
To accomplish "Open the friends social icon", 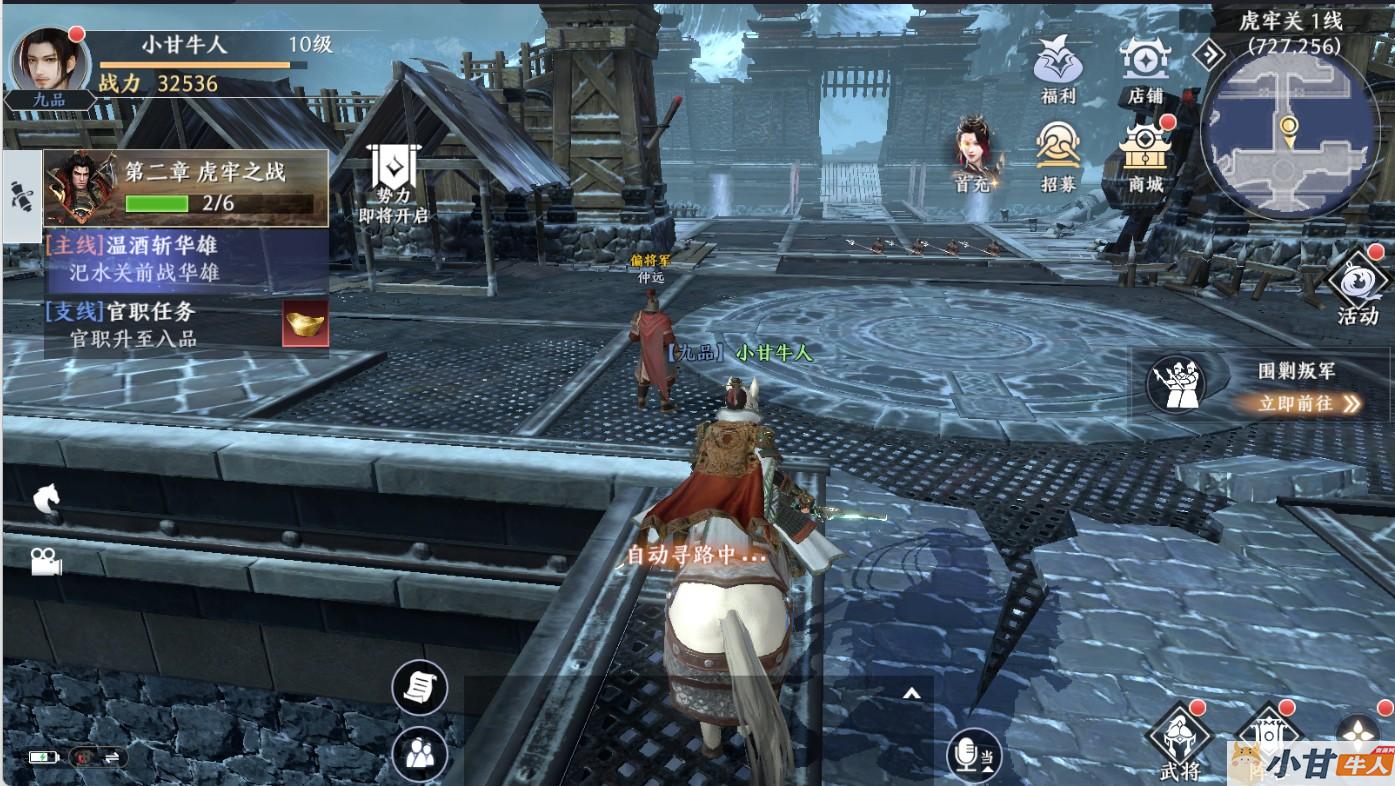I will [x=419, y=753].
